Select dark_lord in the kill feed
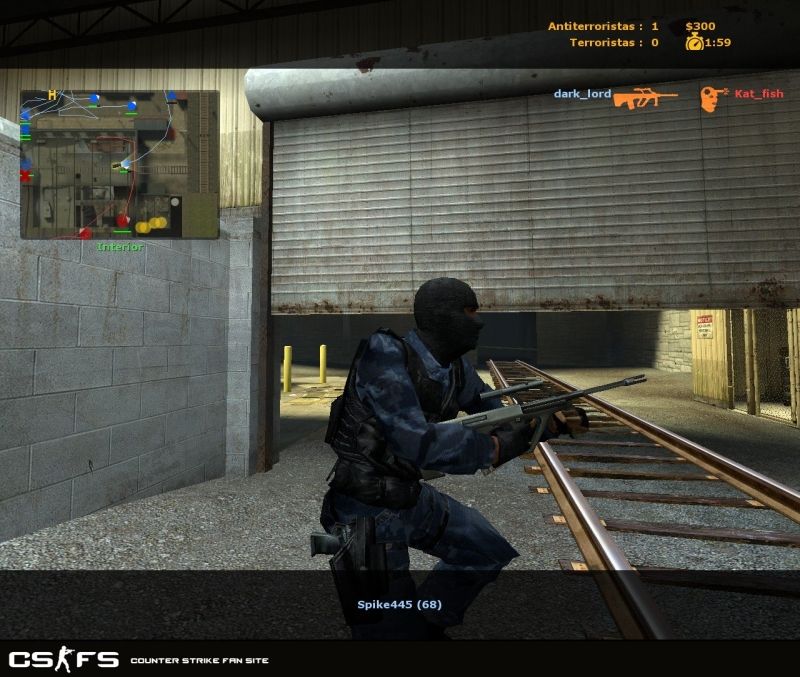800x677 pixels. click(582, 94)
